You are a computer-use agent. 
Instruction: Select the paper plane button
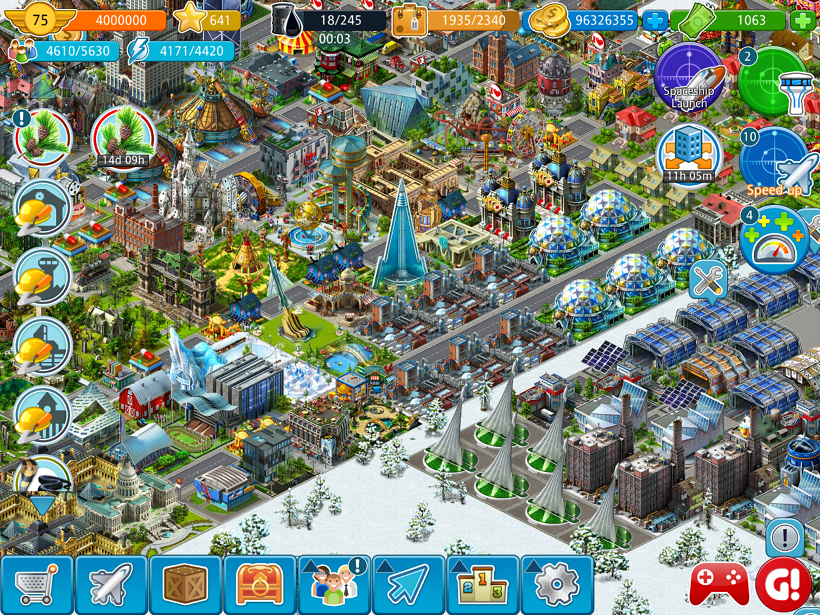[408, 584]
